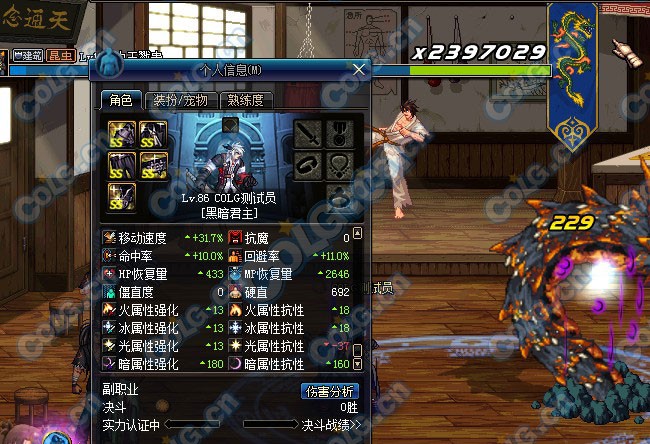Open the 装扮/宠物 tab
This screenshot has width=650, height=444.
(180, 100)
